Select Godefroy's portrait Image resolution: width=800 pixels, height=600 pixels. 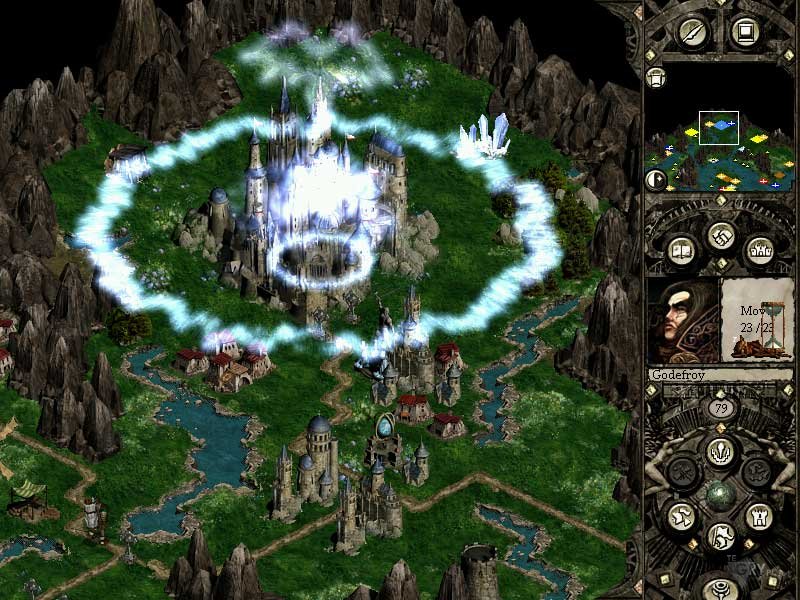(683, 320)
